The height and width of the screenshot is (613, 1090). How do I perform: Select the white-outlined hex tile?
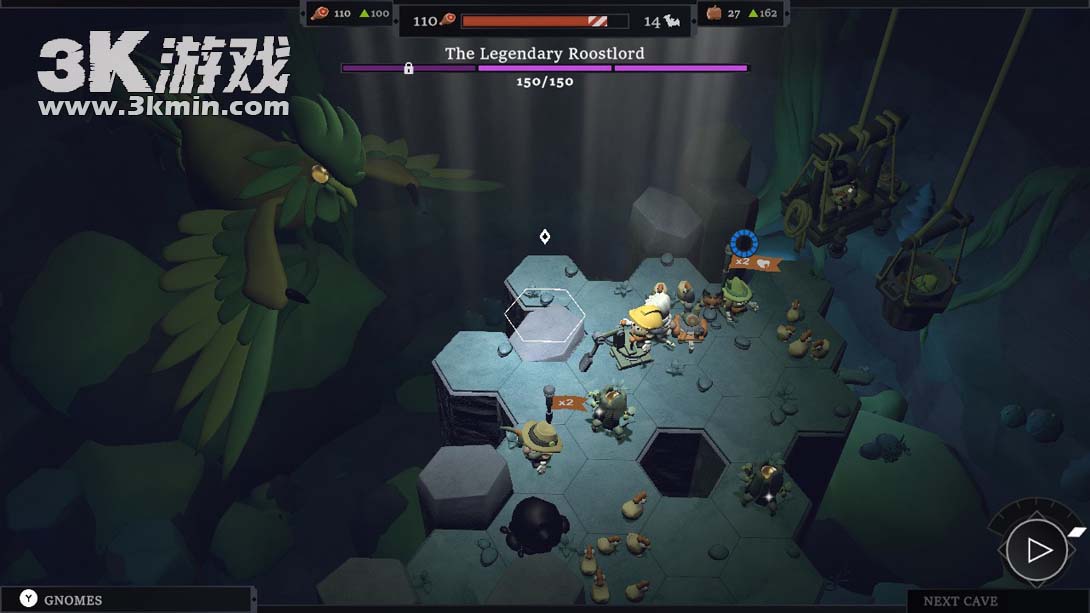coord(545,316)
